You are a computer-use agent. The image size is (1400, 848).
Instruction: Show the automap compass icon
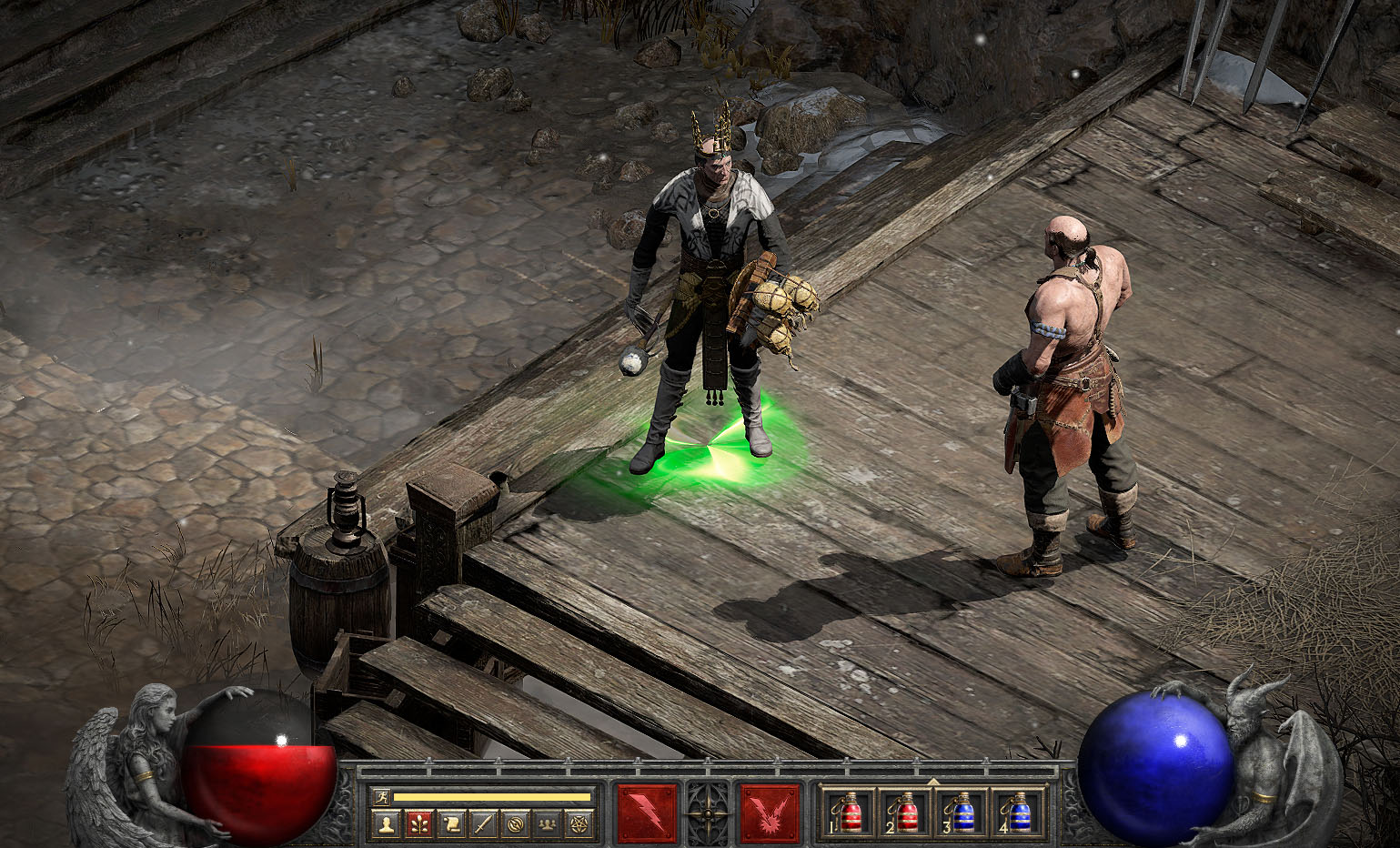[515, 825]
